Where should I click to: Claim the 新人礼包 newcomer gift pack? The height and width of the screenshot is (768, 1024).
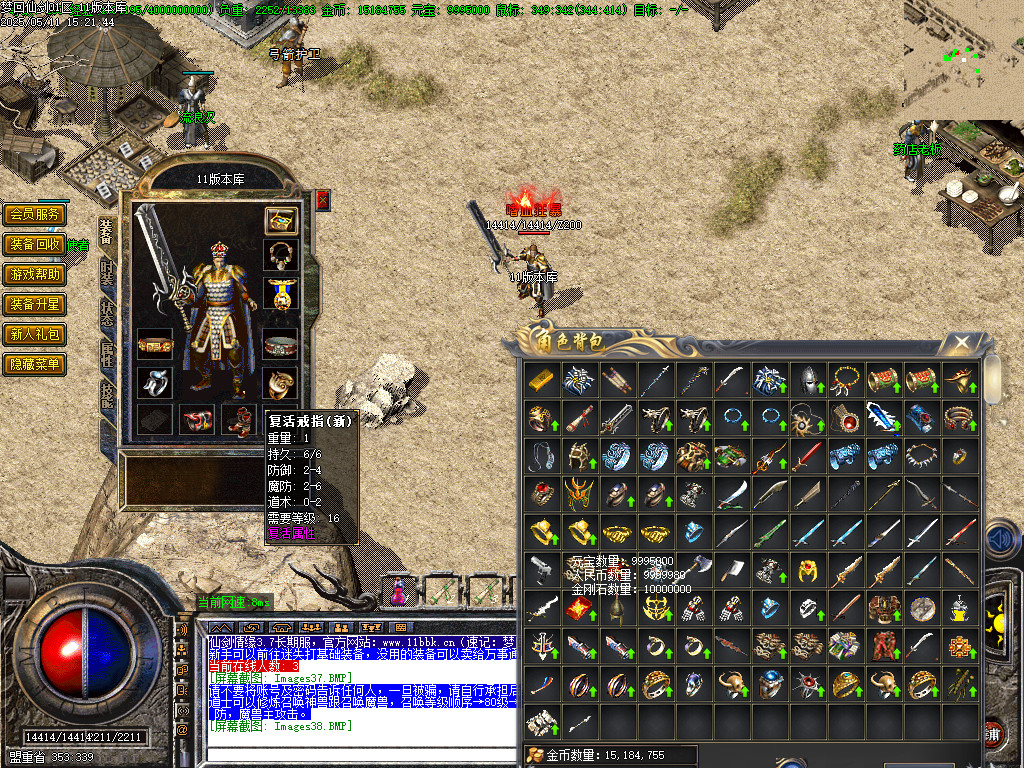coord(35,334)
